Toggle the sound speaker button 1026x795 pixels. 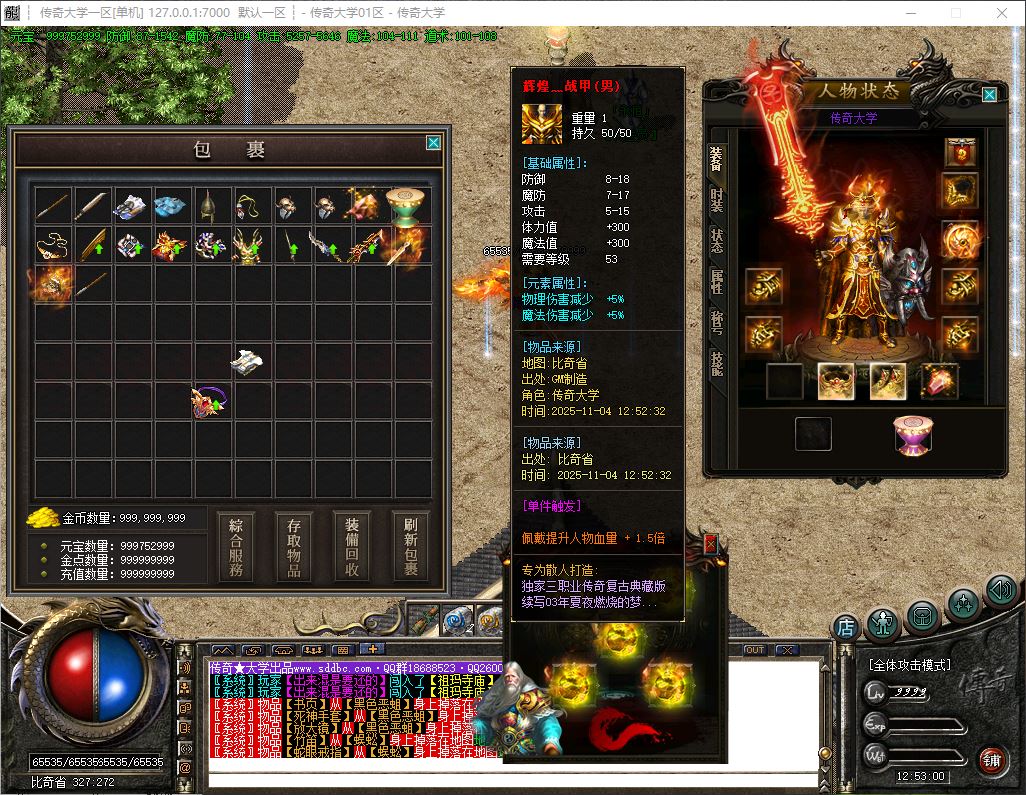(1000, 590)
